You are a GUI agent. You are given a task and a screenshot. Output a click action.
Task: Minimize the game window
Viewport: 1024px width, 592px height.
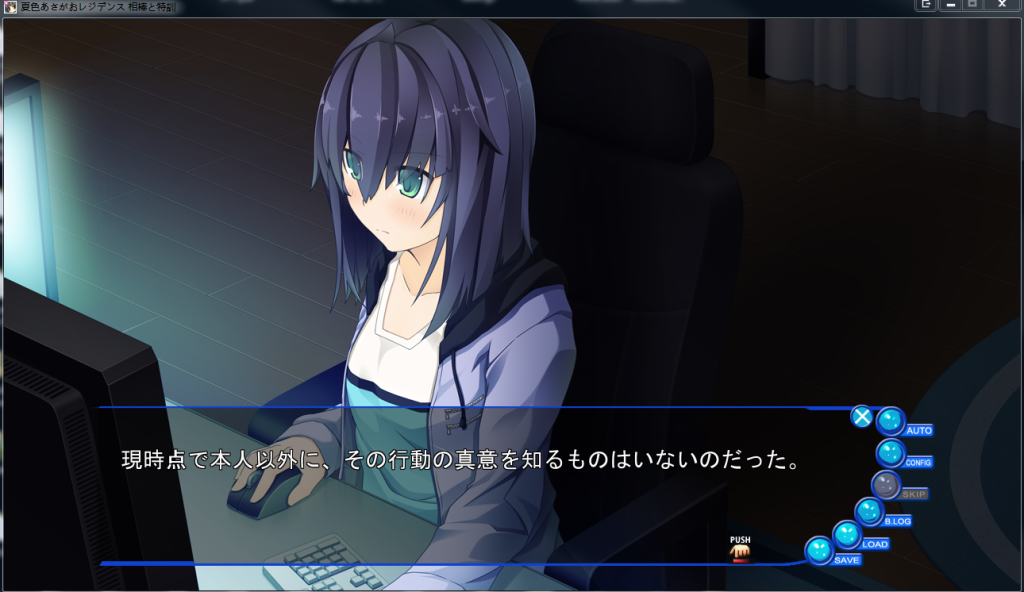click(949, 5)
